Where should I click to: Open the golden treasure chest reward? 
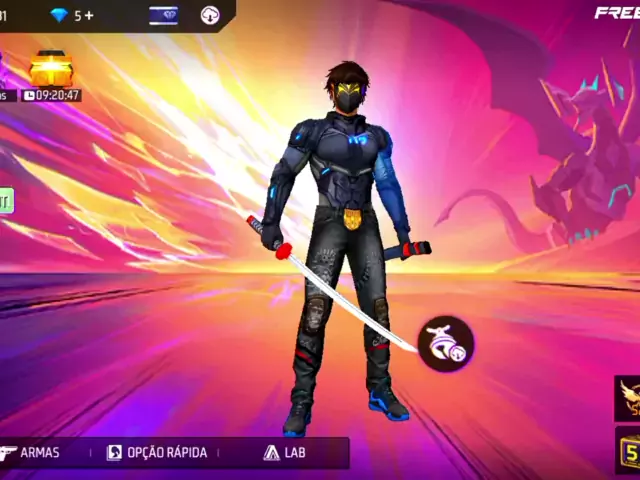[x=50, y=70]
